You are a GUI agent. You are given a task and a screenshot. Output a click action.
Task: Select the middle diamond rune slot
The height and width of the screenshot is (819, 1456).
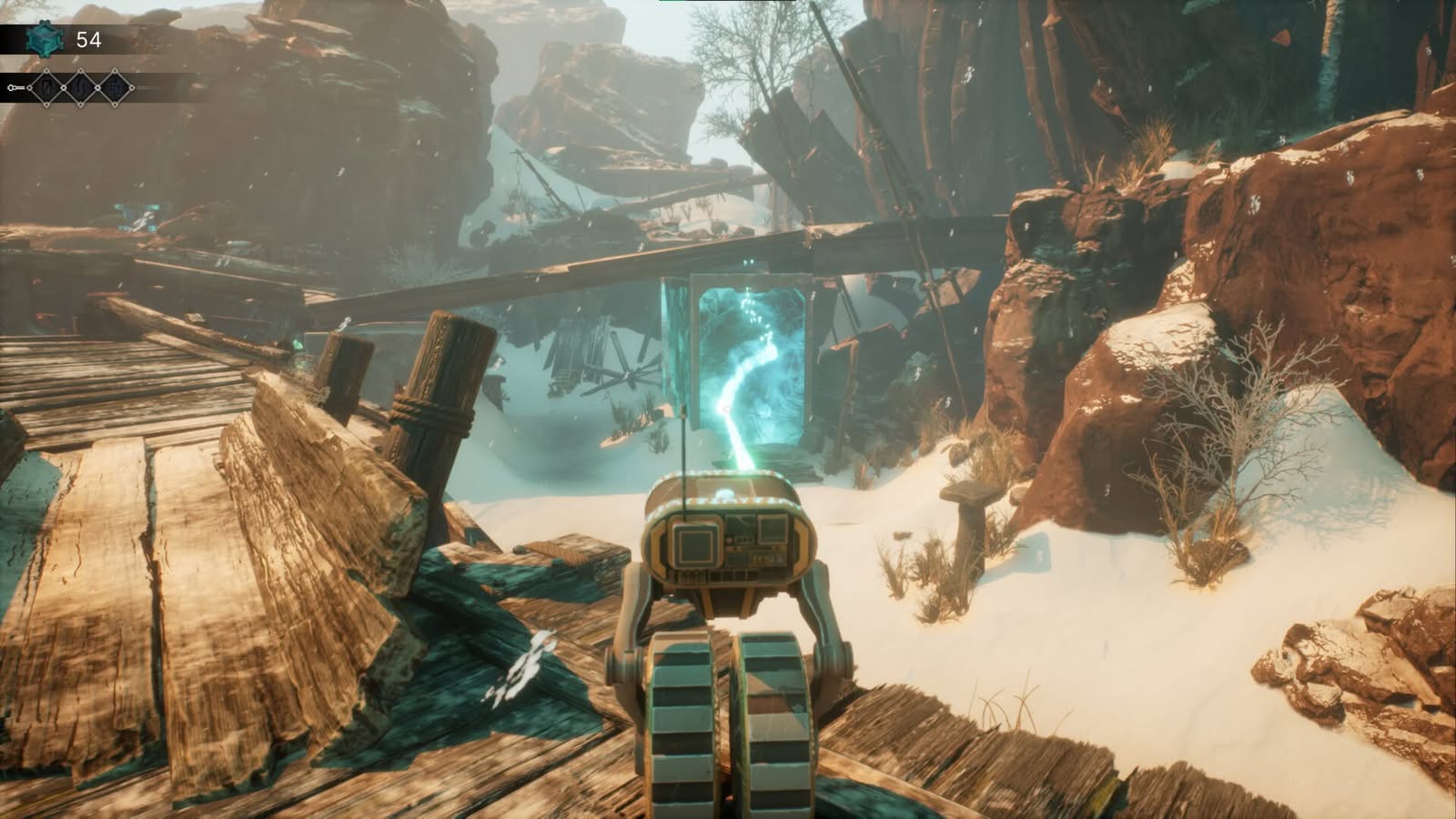point(80,88)
